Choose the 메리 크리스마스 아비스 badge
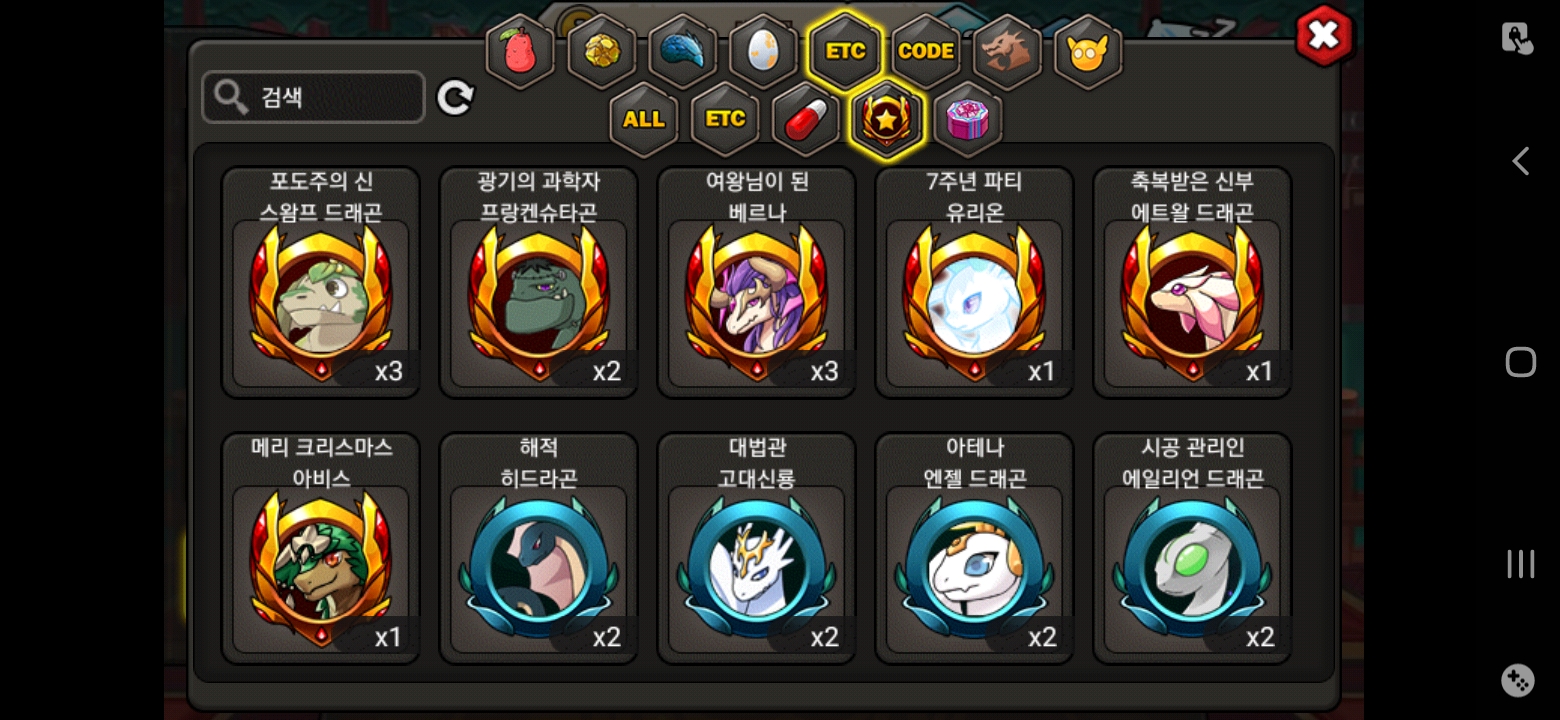 [x=321, y=548]
